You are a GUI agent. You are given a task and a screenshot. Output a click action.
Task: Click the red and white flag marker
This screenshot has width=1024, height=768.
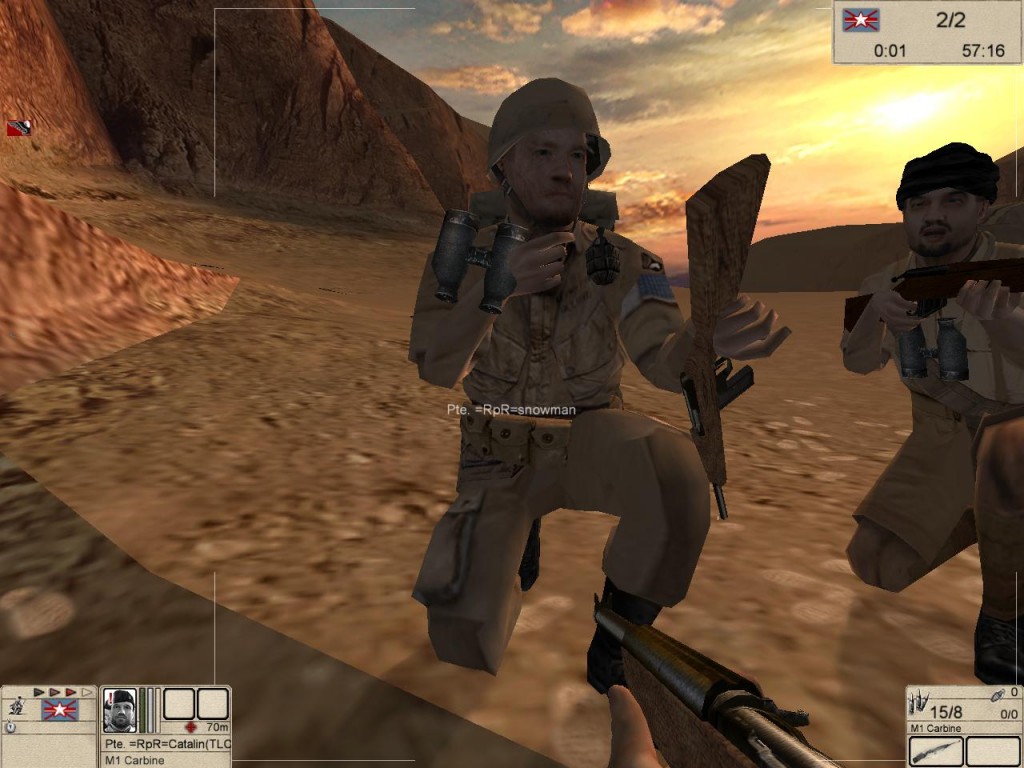[x=18, y=128]
